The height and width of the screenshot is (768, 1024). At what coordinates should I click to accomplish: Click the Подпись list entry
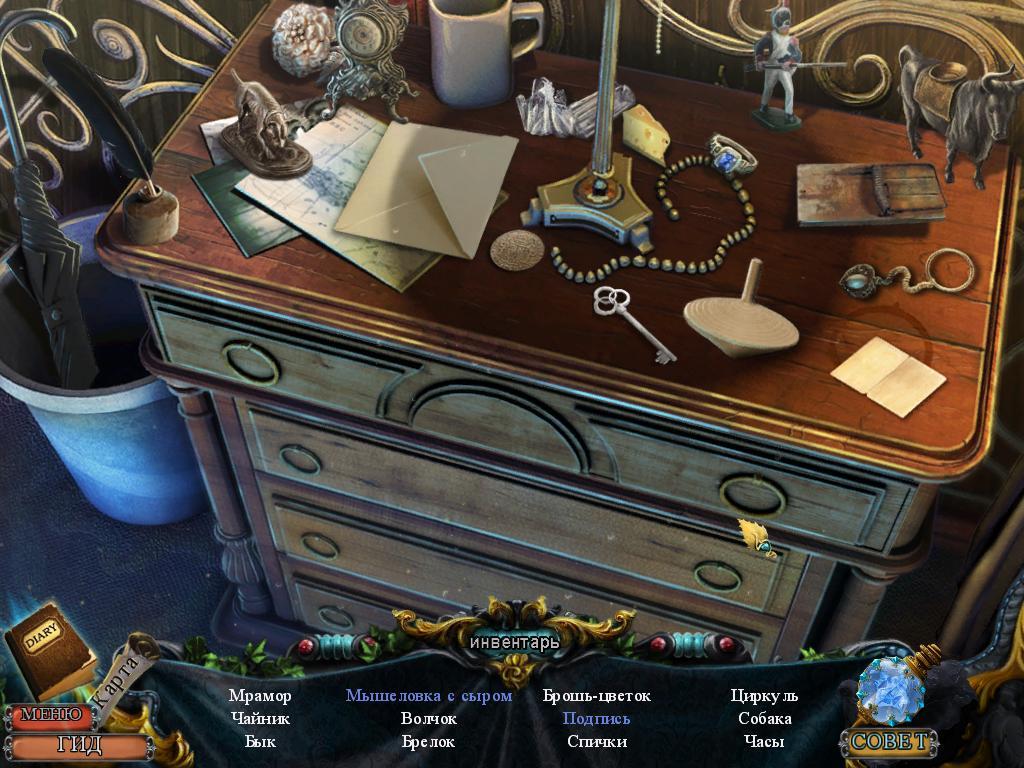[597, 719]
